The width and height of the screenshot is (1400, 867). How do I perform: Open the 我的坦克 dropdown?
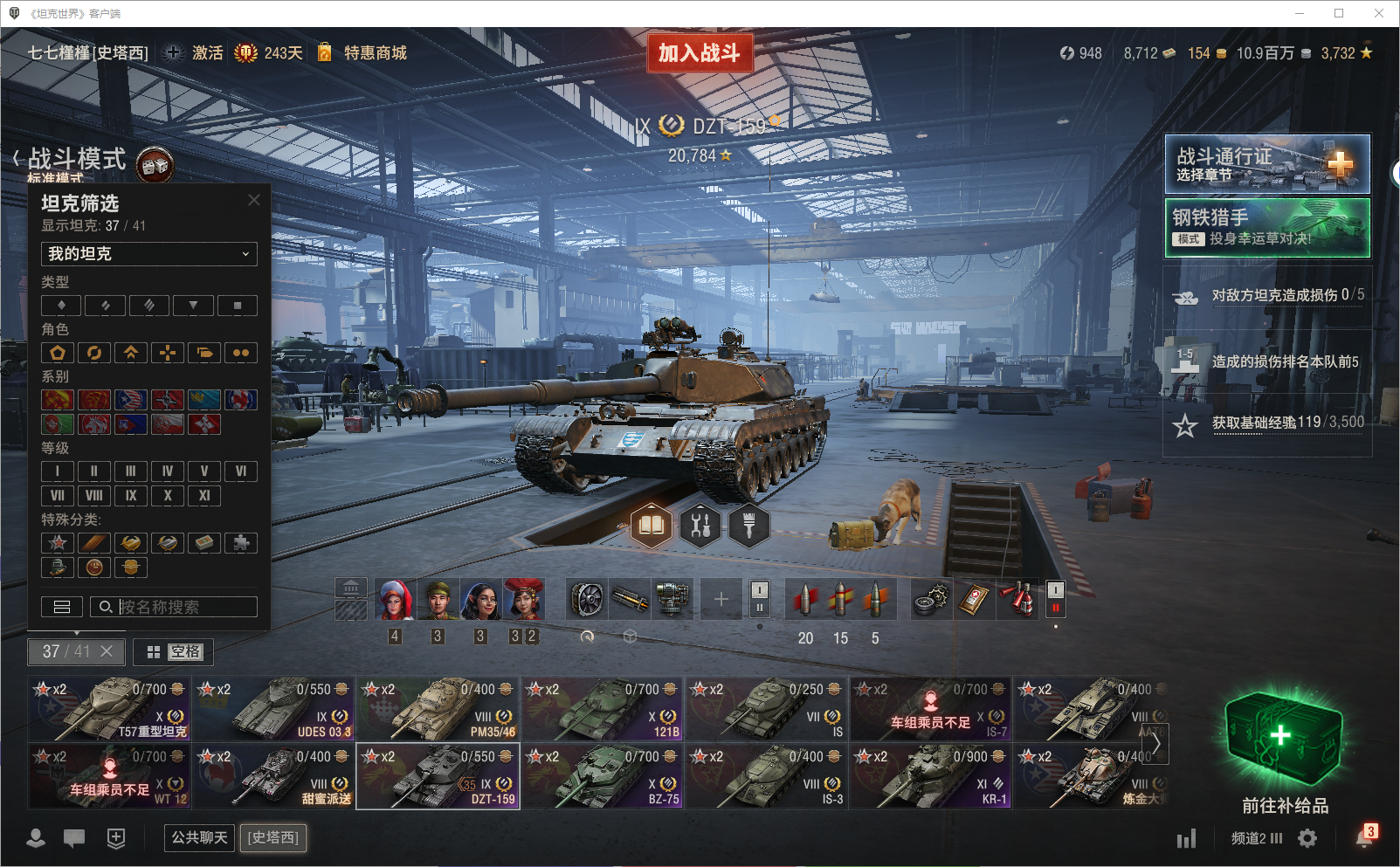click(x=148, y=254)
